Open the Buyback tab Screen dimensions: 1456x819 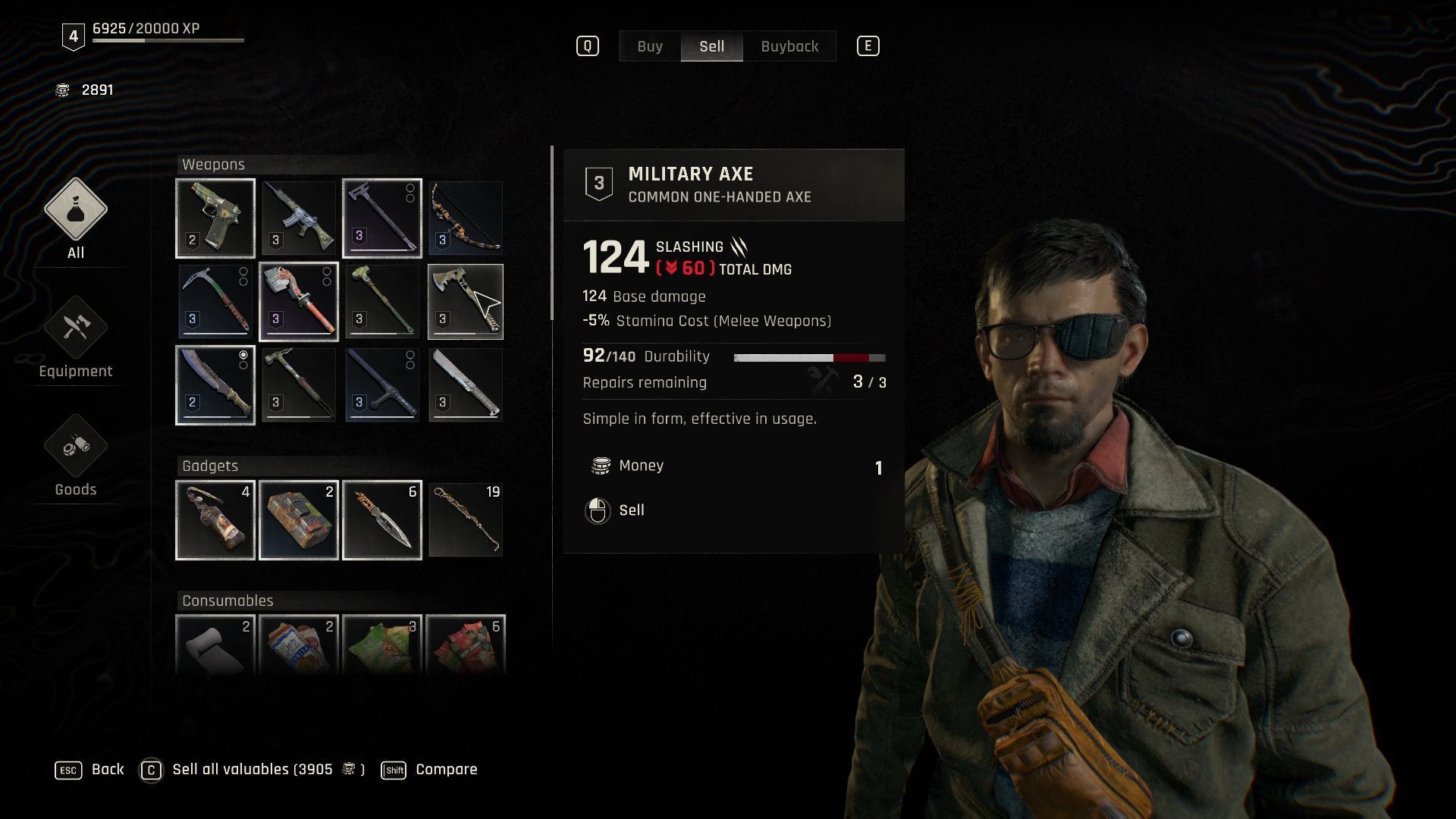(789, 46)
